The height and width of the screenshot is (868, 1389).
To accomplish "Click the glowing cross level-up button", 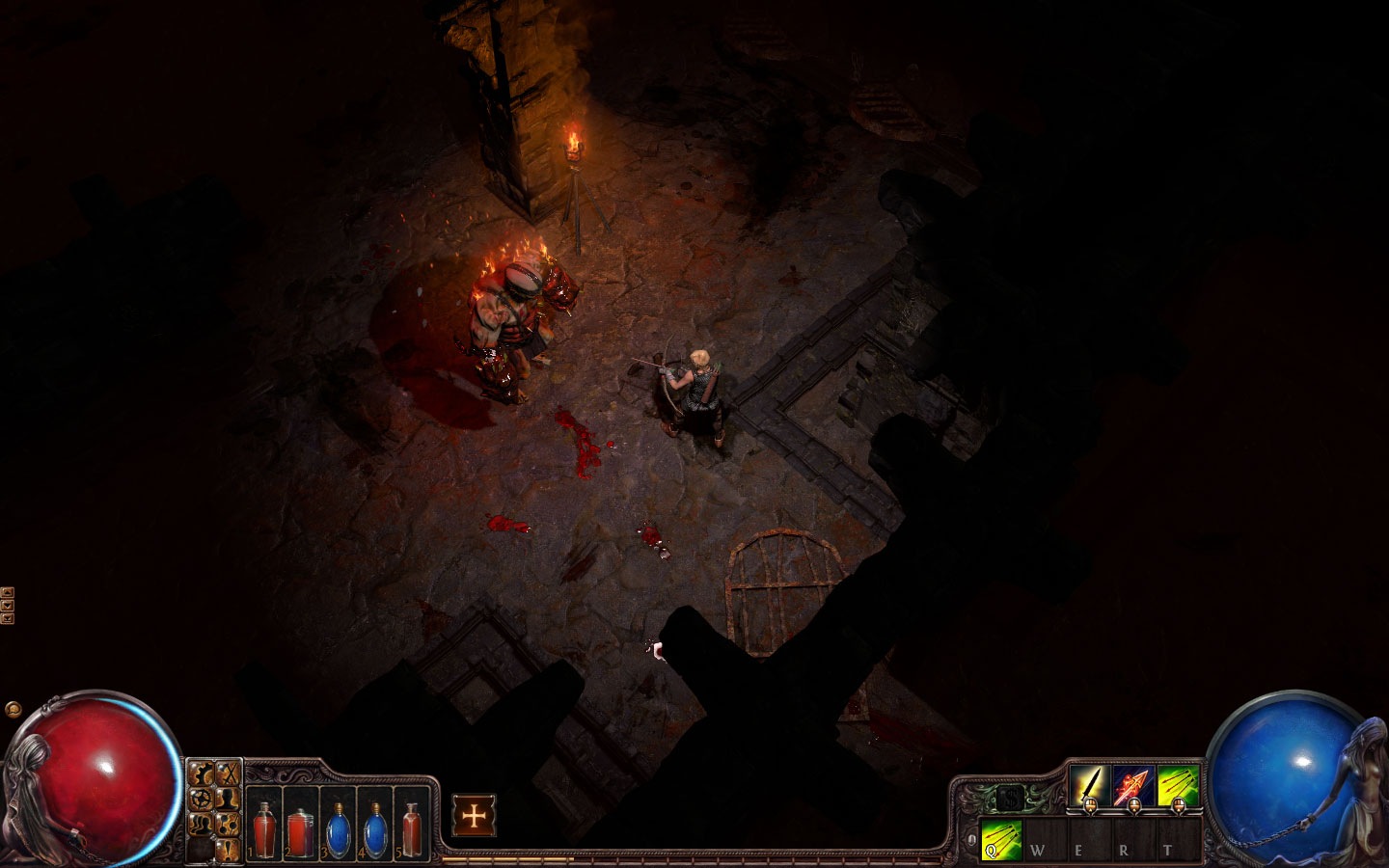I will point(474,816).
